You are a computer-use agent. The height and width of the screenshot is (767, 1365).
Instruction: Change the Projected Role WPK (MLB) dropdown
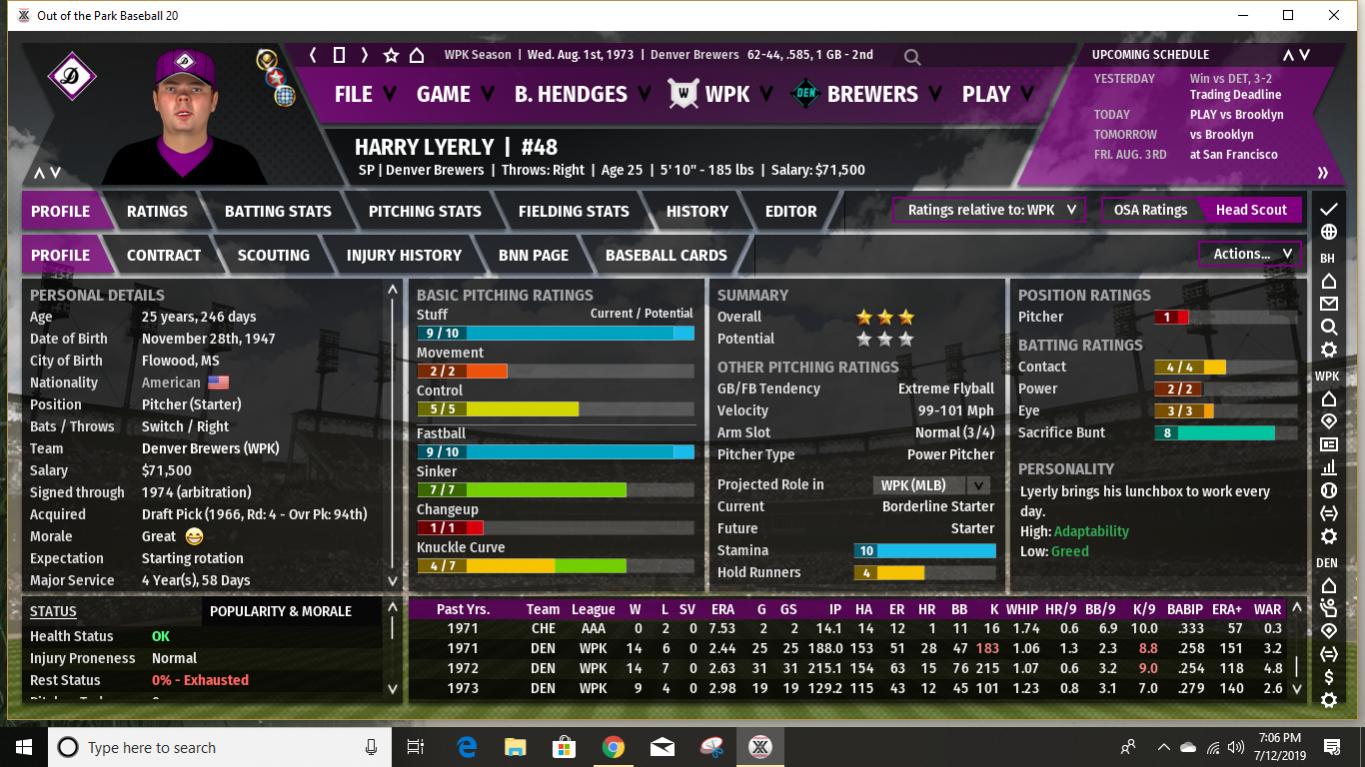click(x=931, y=486)
